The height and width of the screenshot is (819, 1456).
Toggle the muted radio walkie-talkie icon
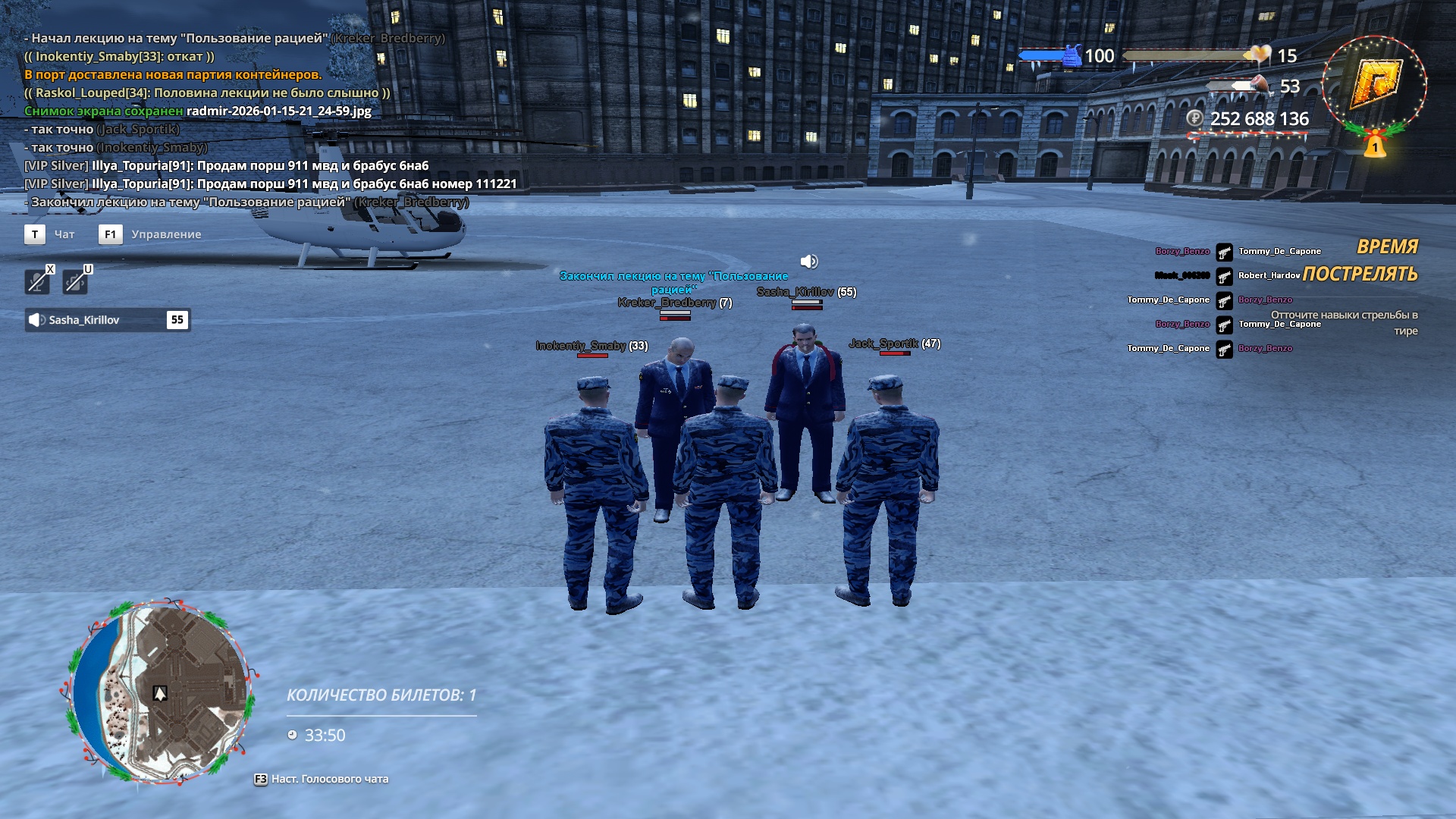75,281
